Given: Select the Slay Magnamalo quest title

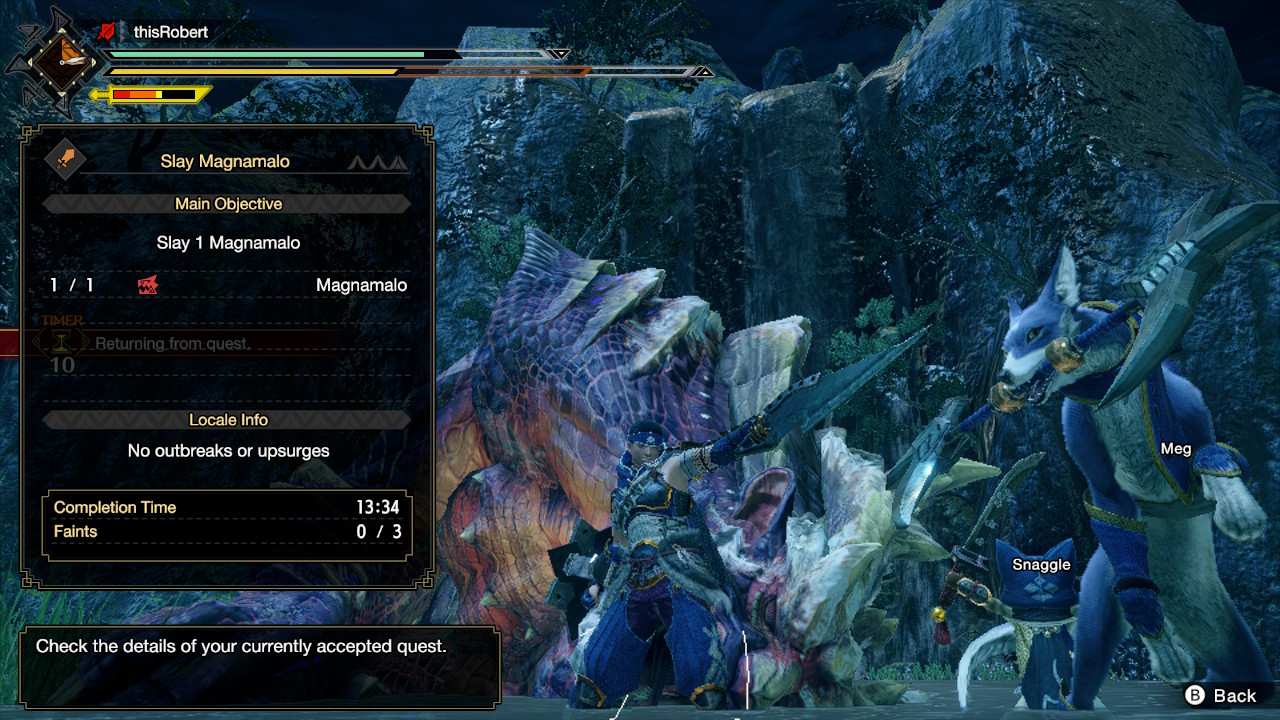Looking at the screenshot, I should (x=225, y=161).
